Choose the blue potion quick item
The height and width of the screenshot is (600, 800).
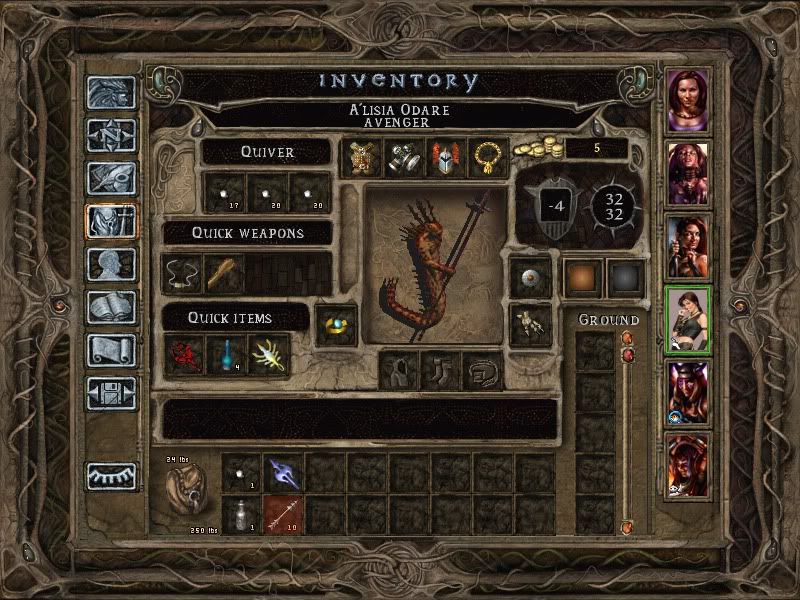[x=226, y=356]
